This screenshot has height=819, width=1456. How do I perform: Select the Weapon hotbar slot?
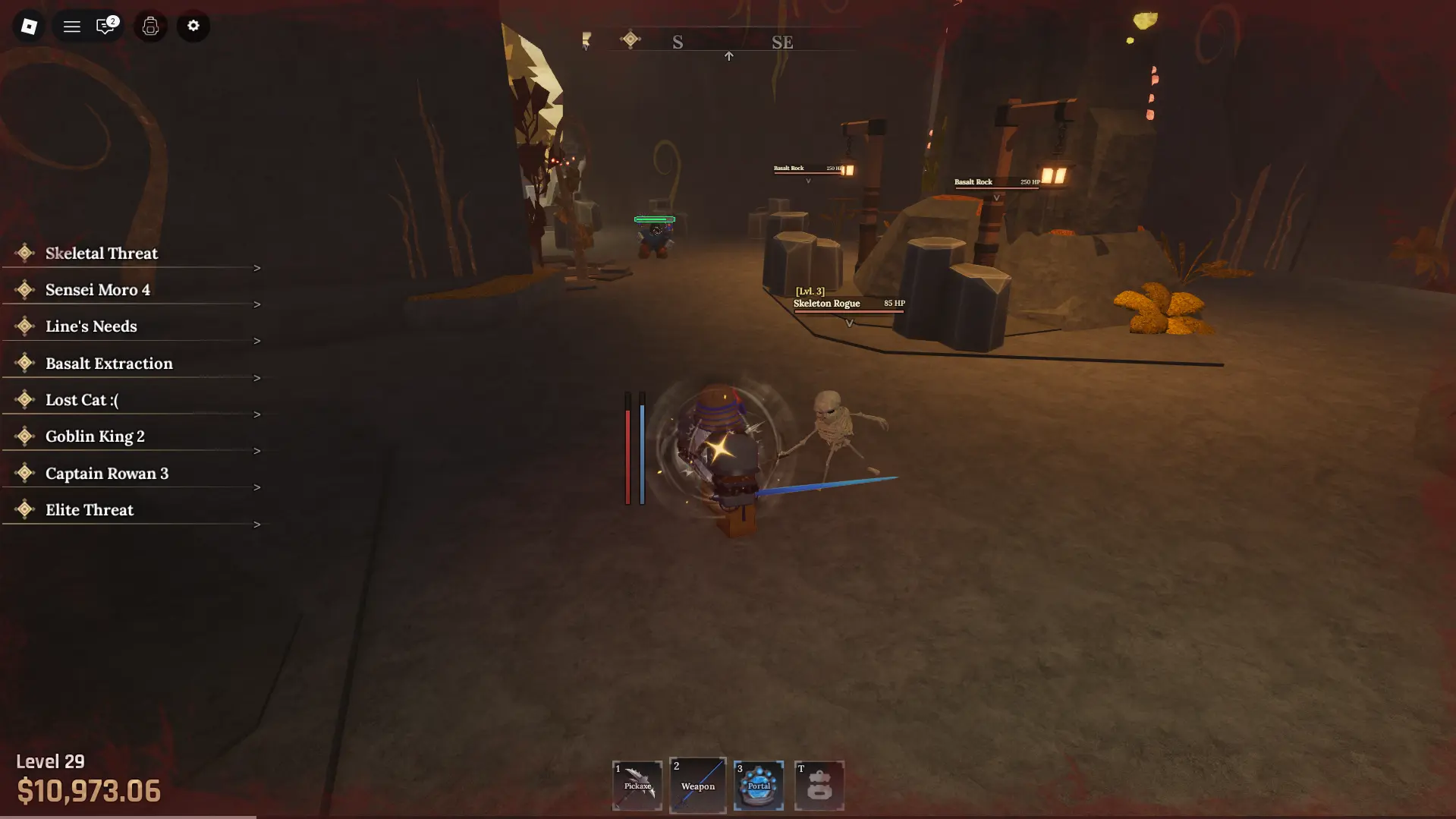[x=698, y=786]
